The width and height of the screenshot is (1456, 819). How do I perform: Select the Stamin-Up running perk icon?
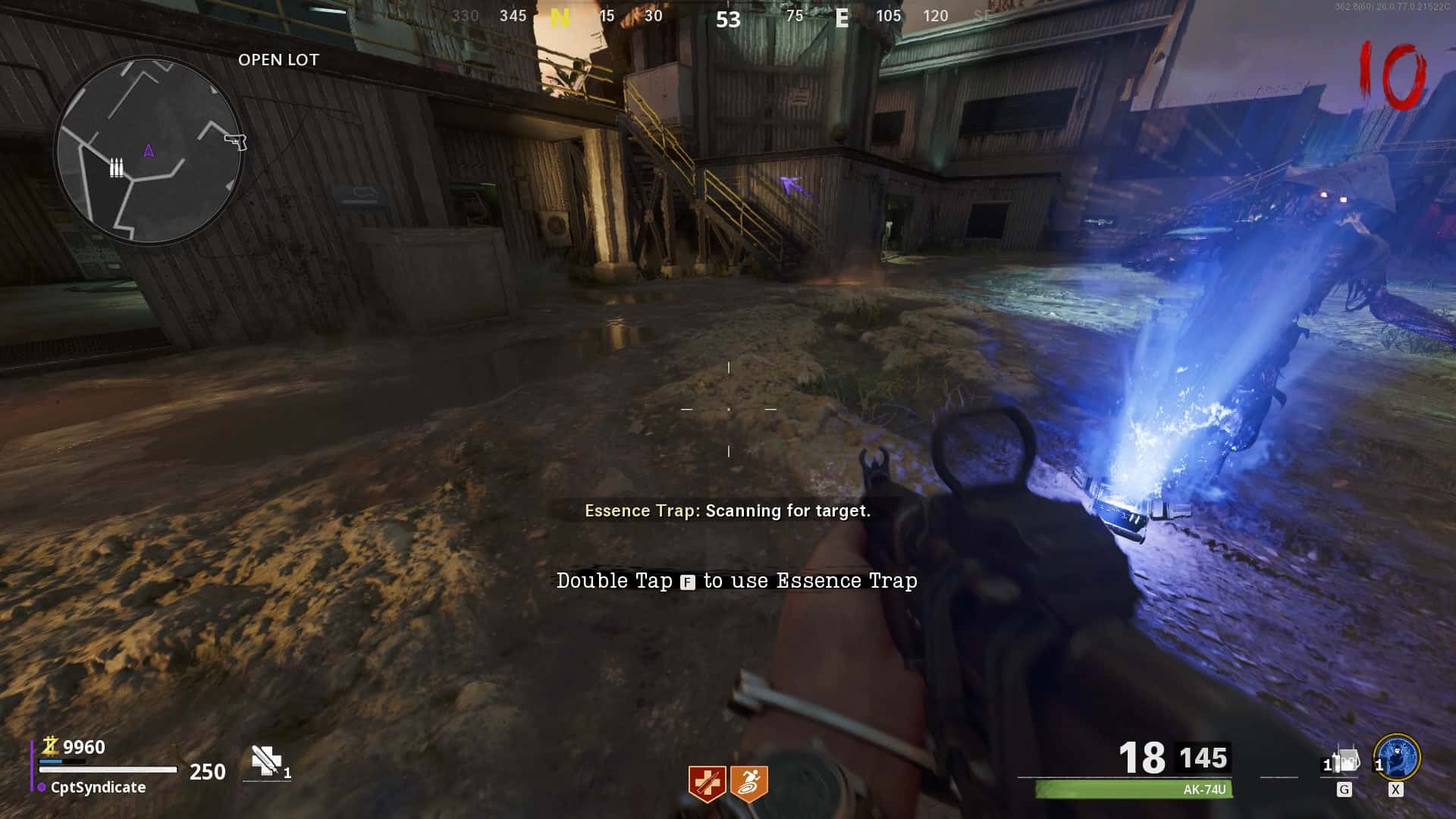click(x=749, y=783)
